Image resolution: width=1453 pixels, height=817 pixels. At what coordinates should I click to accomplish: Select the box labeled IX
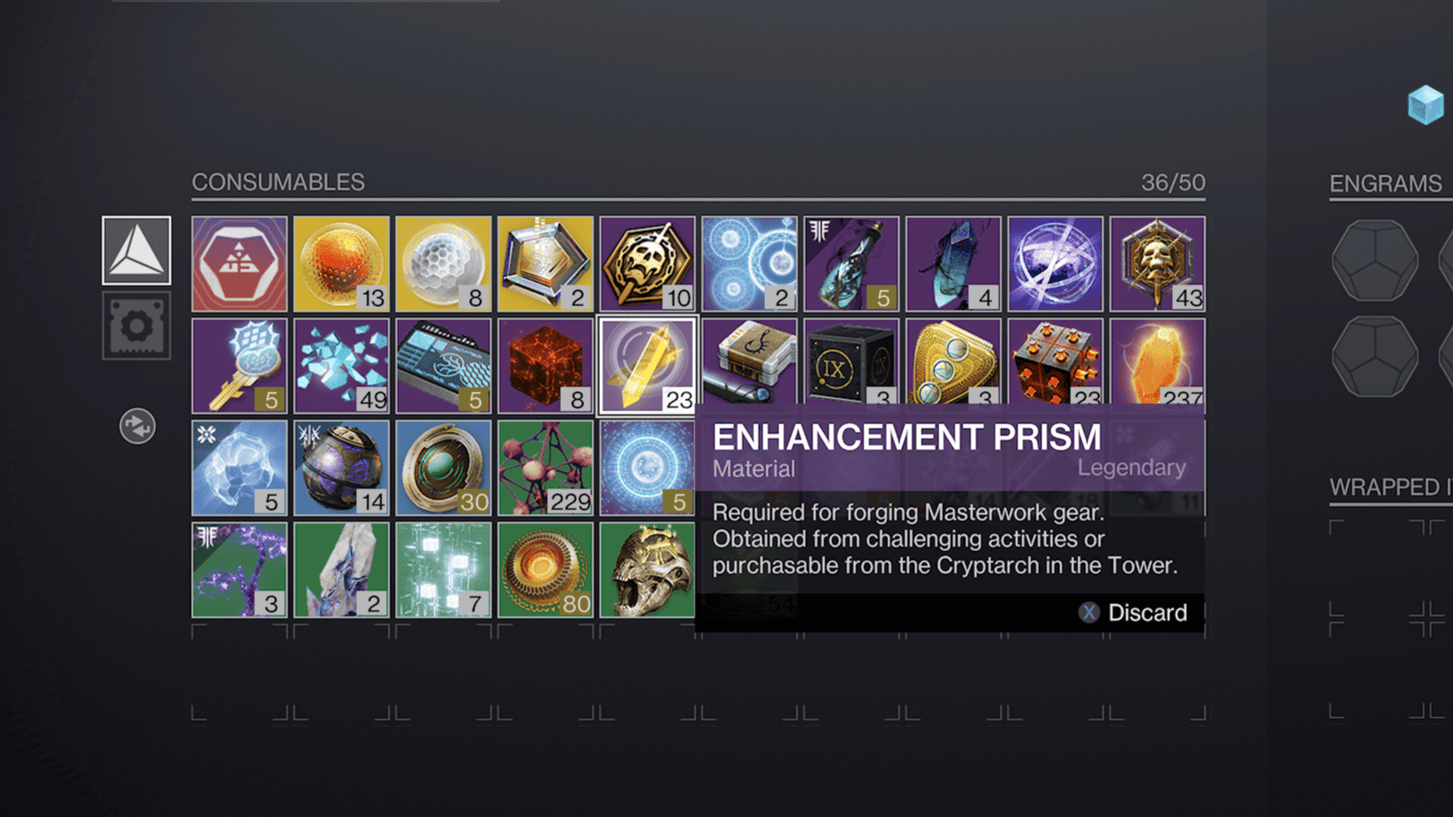click(851, 365)
